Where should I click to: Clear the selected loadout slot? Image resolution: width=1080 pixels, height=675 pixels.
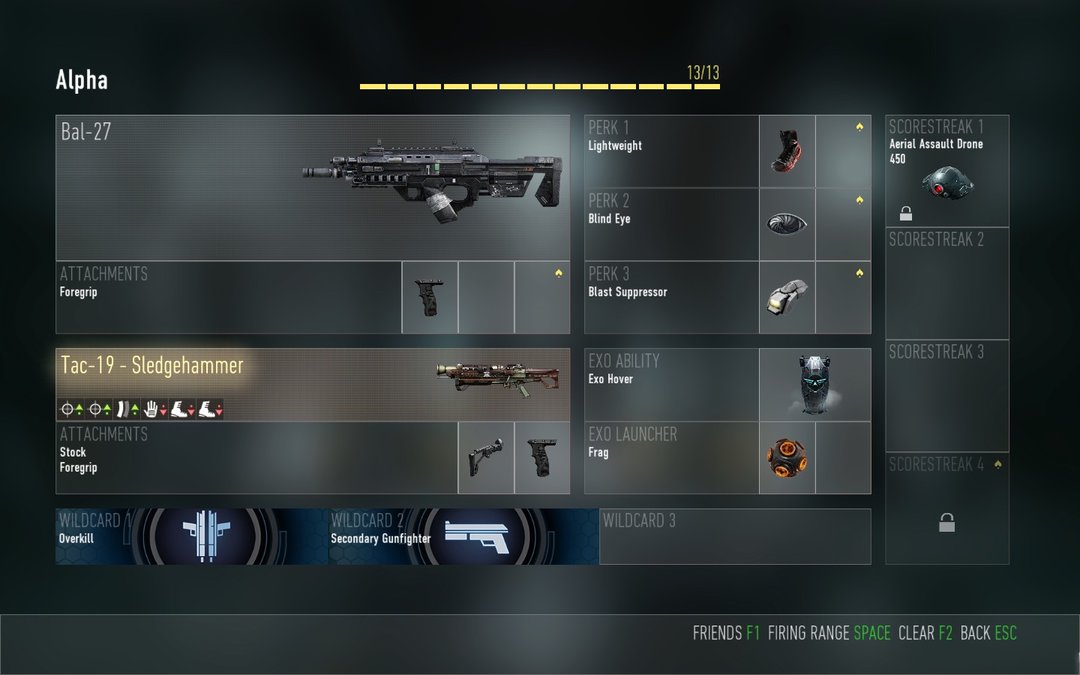point(925,633)
